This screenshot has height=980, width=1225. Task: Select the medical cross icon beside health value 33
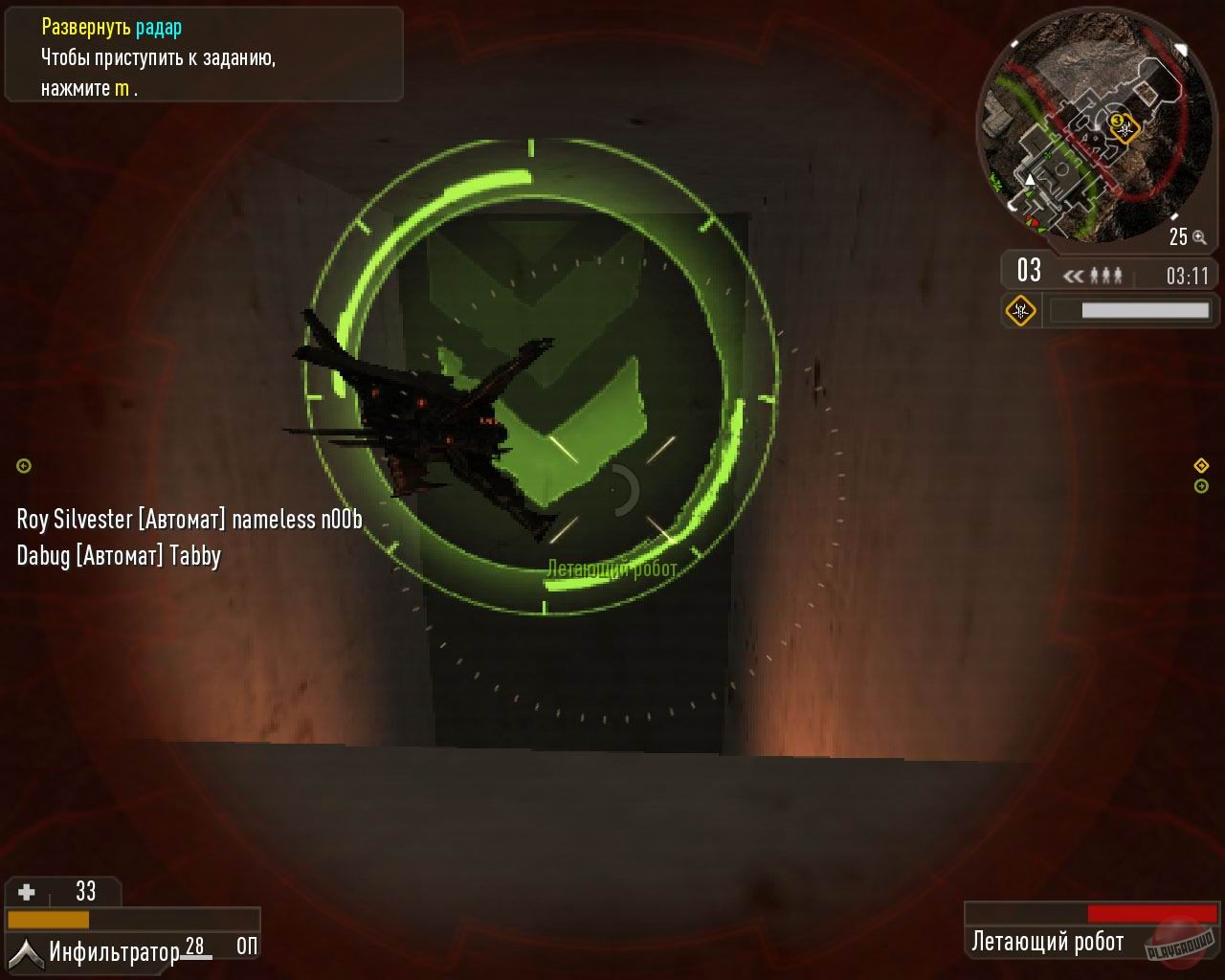(27, 891)
